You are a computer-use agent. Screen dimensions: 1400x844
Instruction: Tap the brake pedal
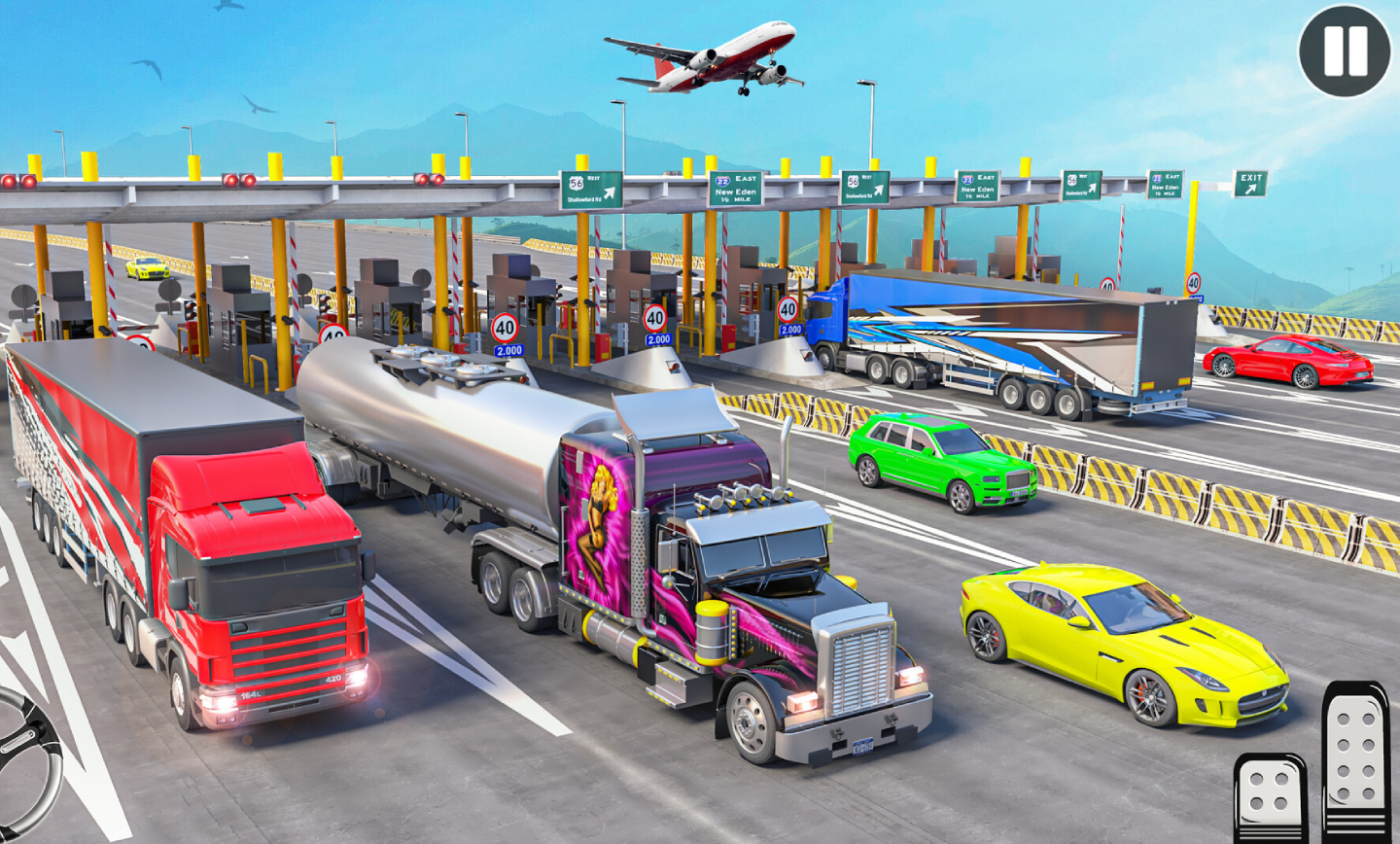(1270, 799)
